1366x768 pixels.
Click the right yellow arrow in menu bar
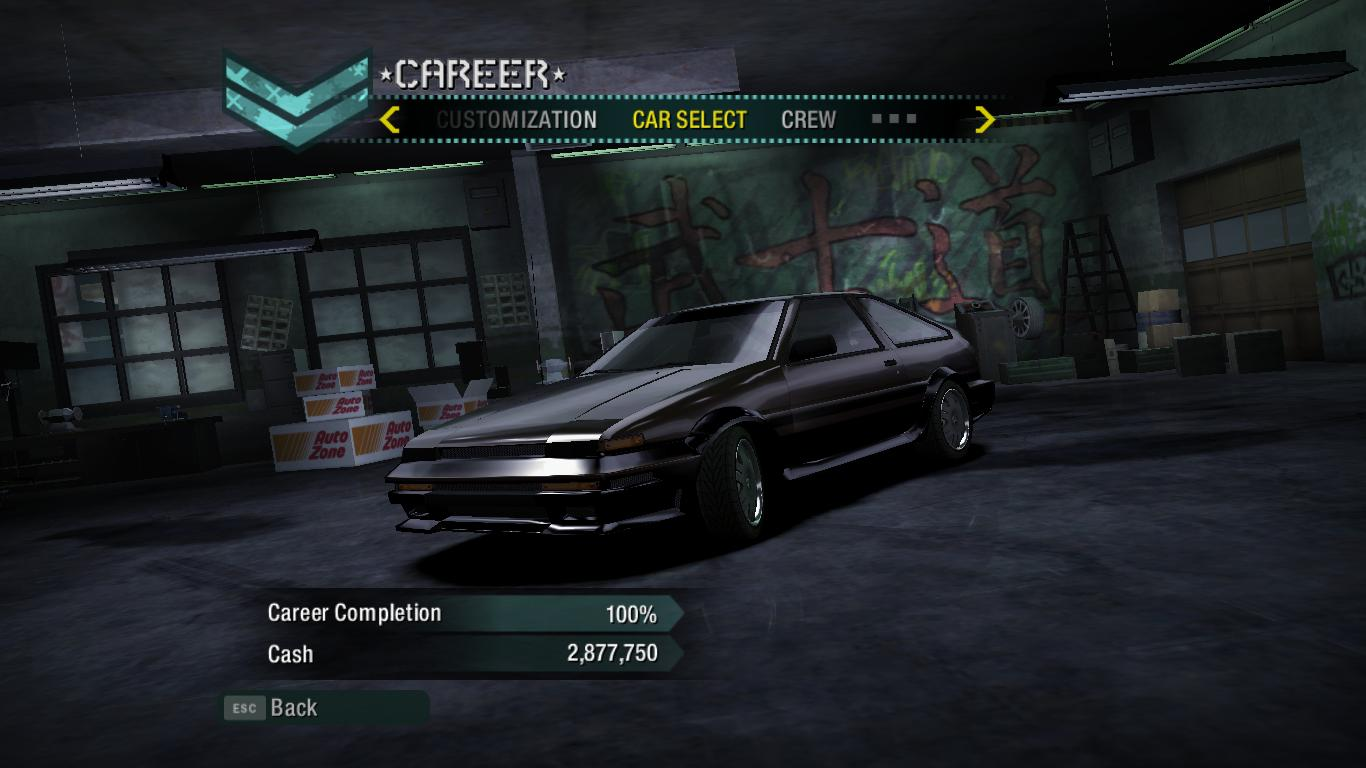(985, 120)
